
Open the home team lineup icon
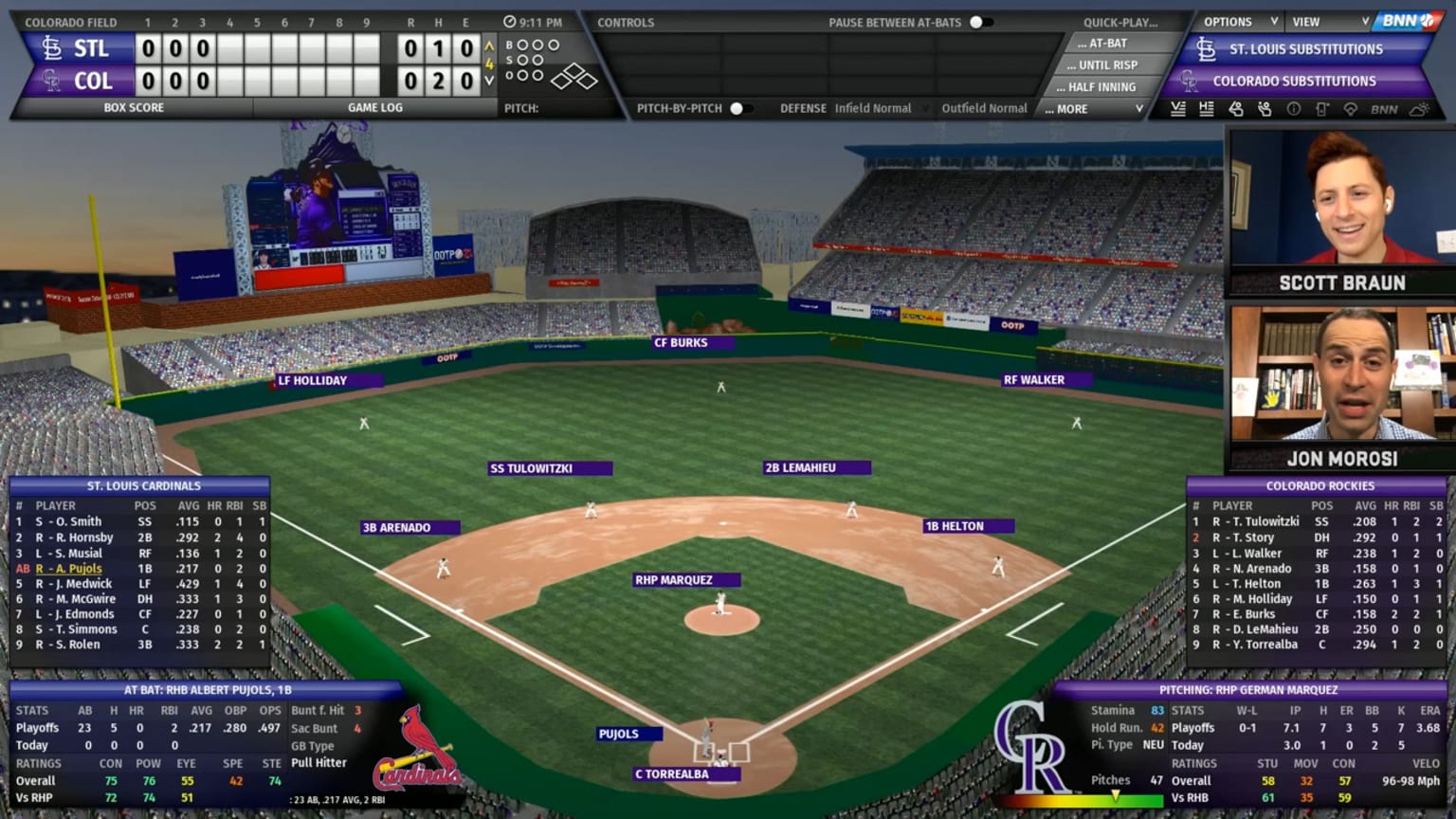coord(1206,110)
